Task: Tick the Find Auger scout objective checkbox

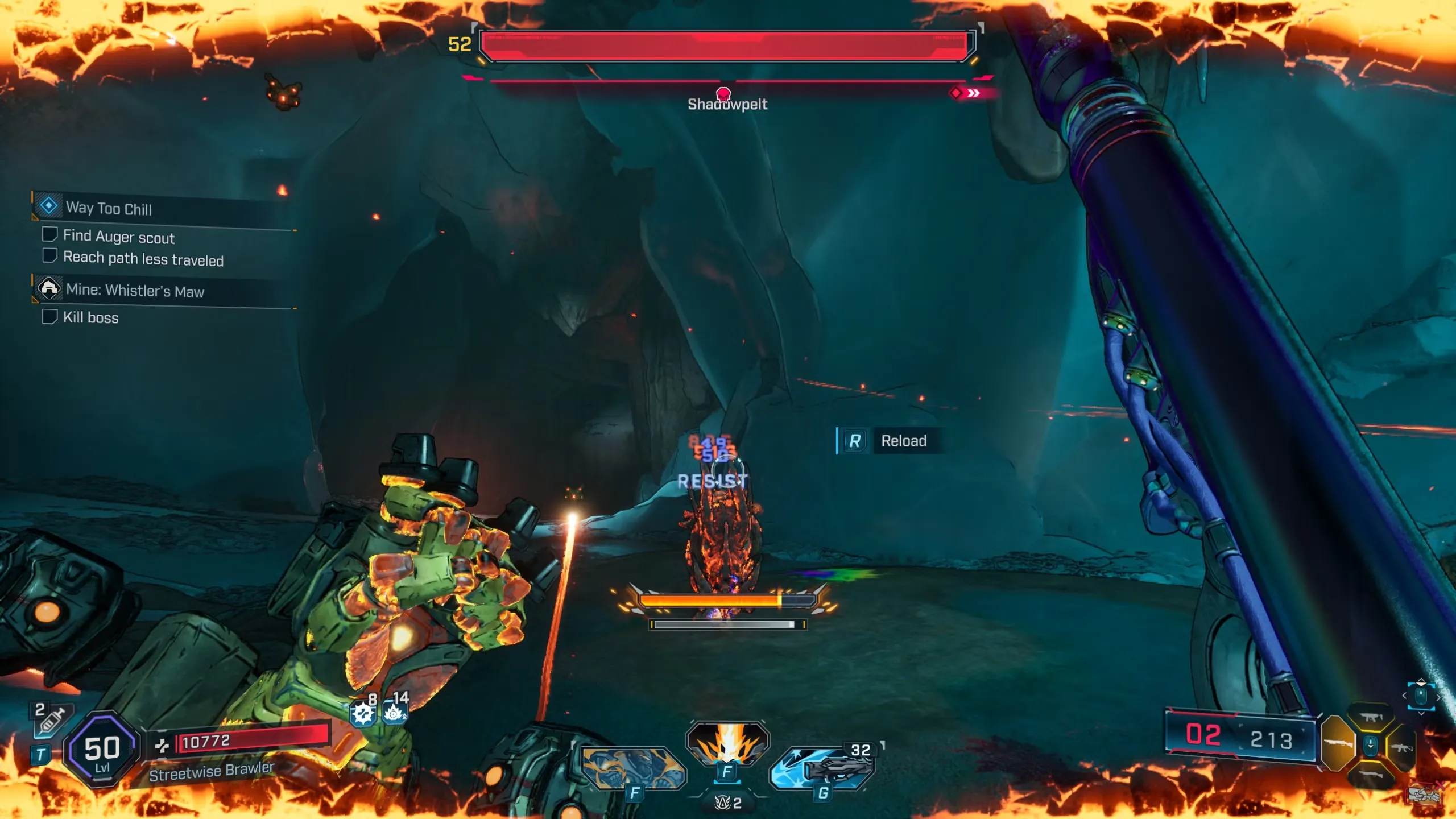Action: (50, 234)
